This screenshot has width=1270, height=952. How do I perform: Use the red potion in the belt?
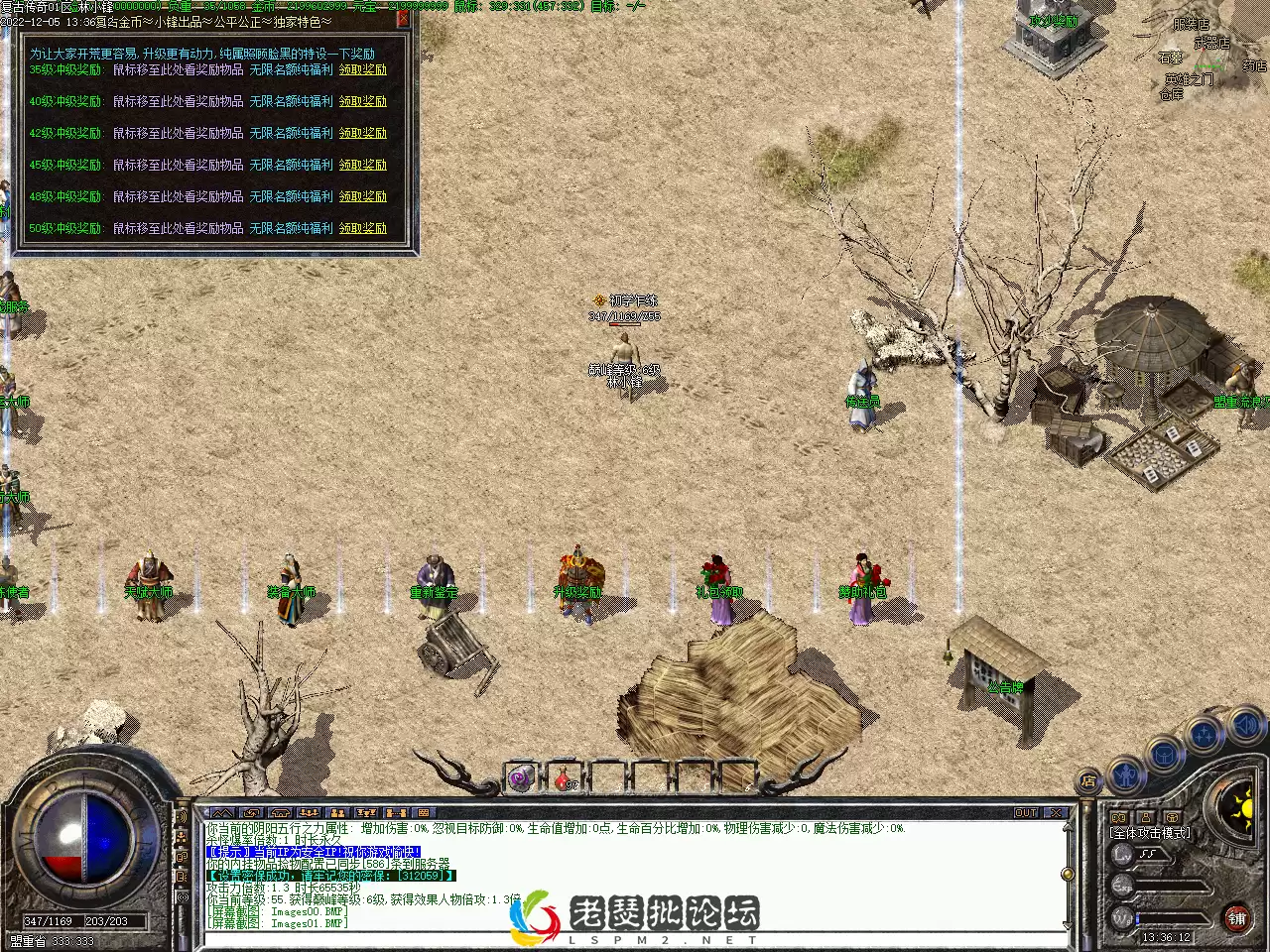pos(566,780)
